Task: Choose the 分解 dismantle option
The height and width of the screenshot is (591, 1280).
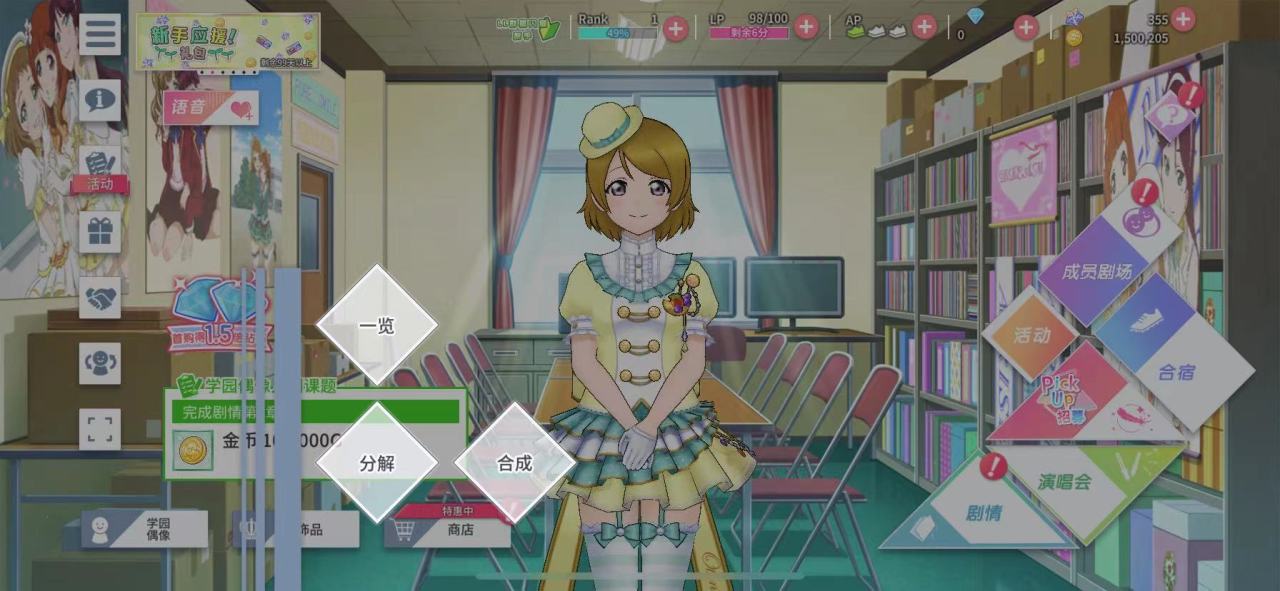Action: pyautogui.click(x=377, y=463)
